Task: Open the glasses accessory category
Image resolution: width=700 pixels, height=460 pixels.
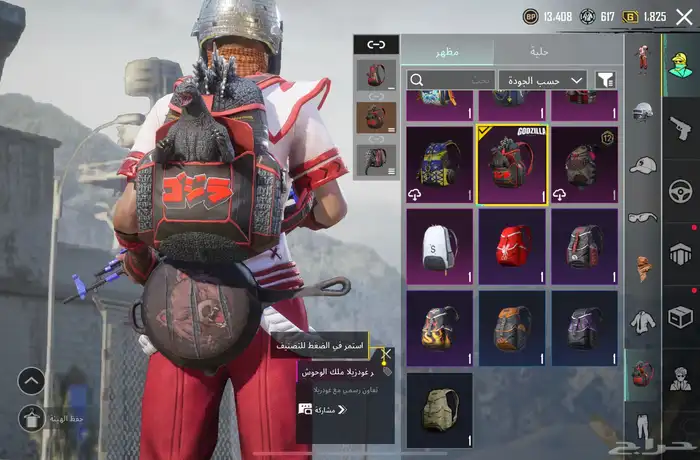Action: 643,216
